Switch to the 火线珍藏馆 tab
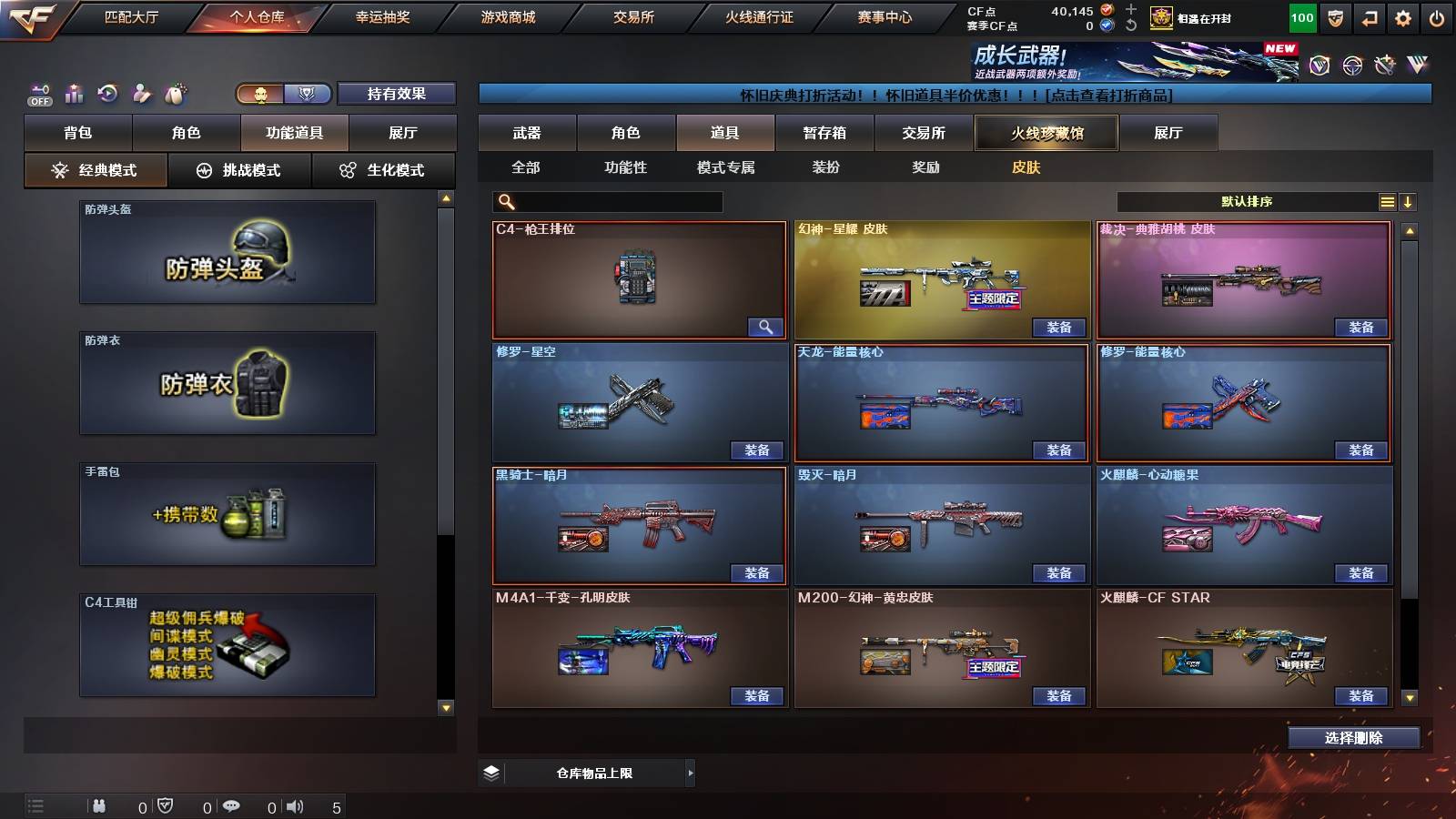The height and width of the screenshot is (819, 1456). coord(1045,132)
